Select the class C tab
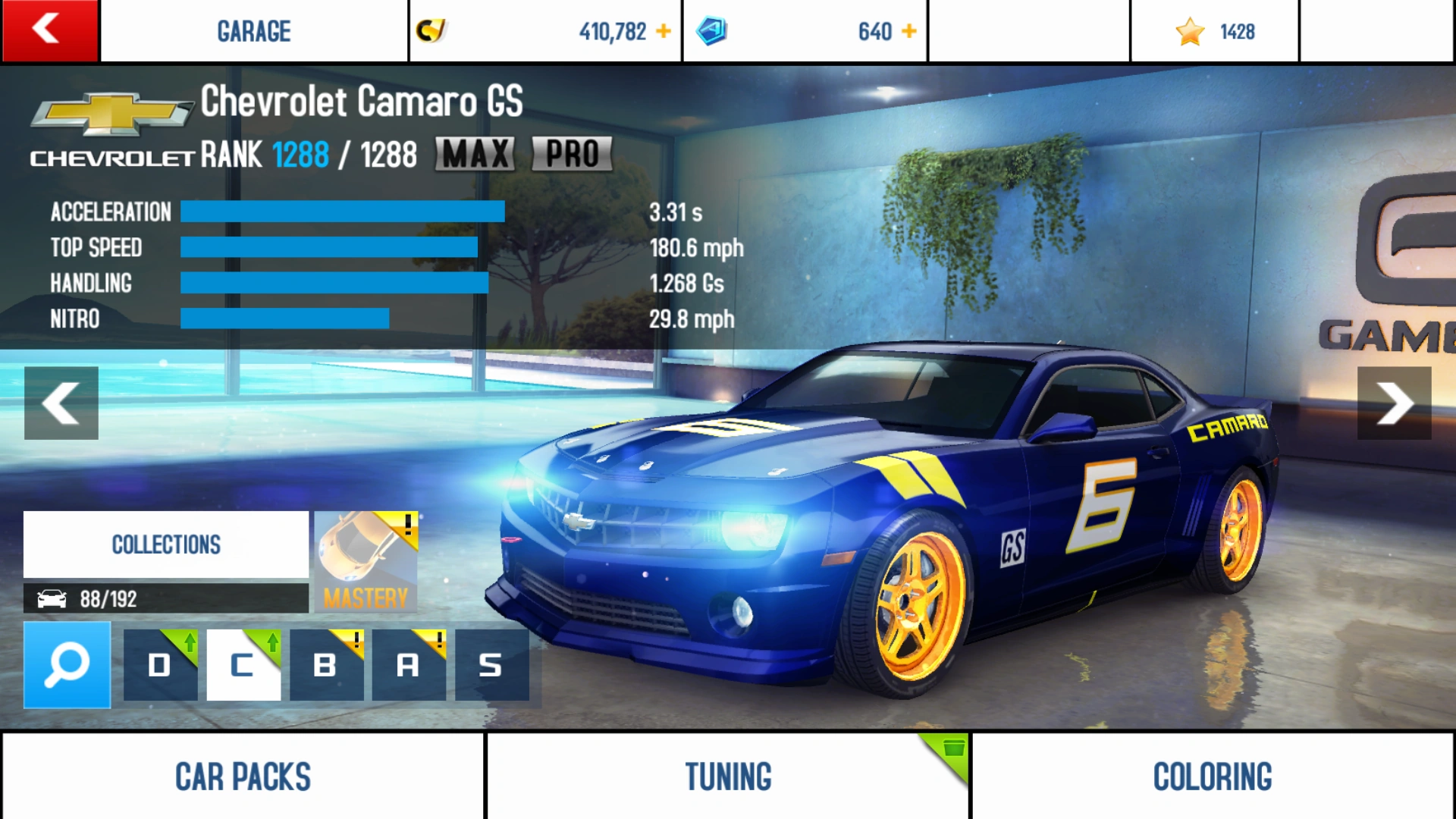Image resolution: width=1456 pixels, height=819 pixels. pos(243,665)
